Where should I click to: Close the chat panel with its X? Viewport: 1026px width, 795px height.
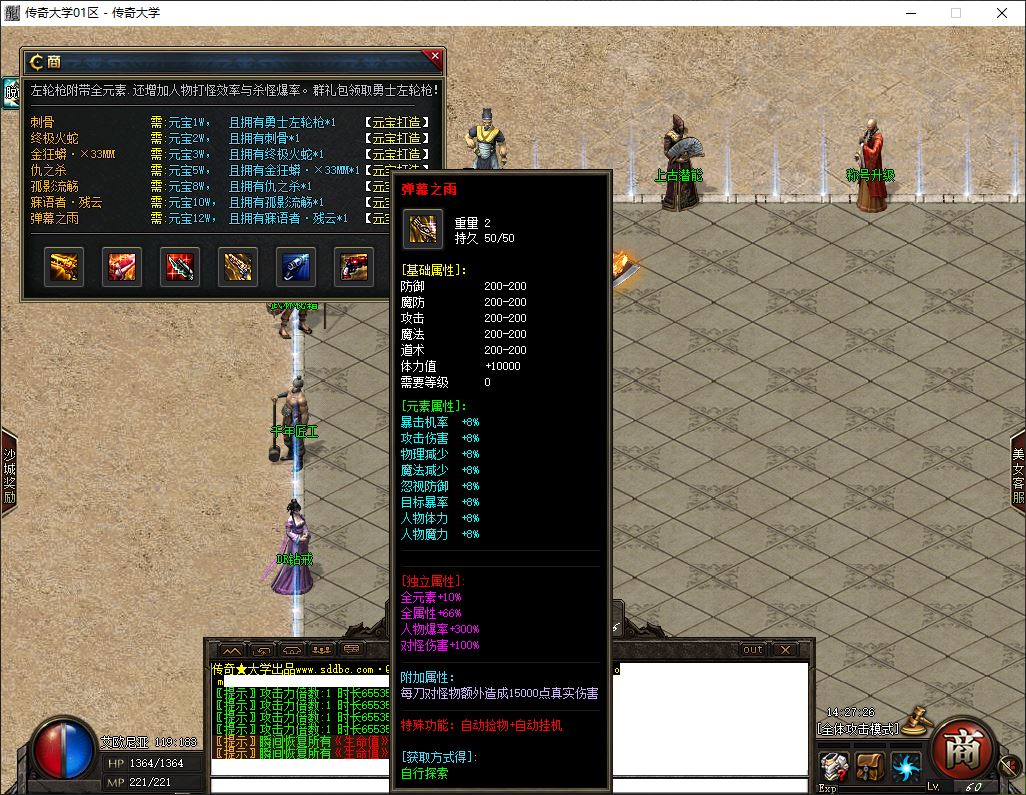click(785, 649)
